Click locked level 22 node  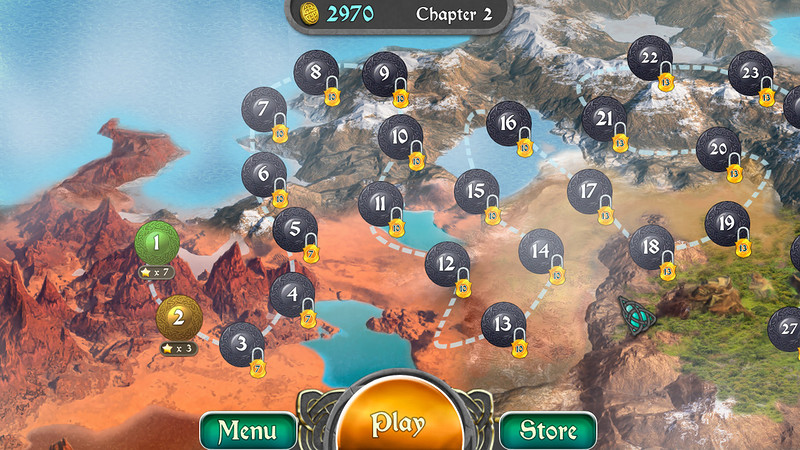click(x=649, y=57)
